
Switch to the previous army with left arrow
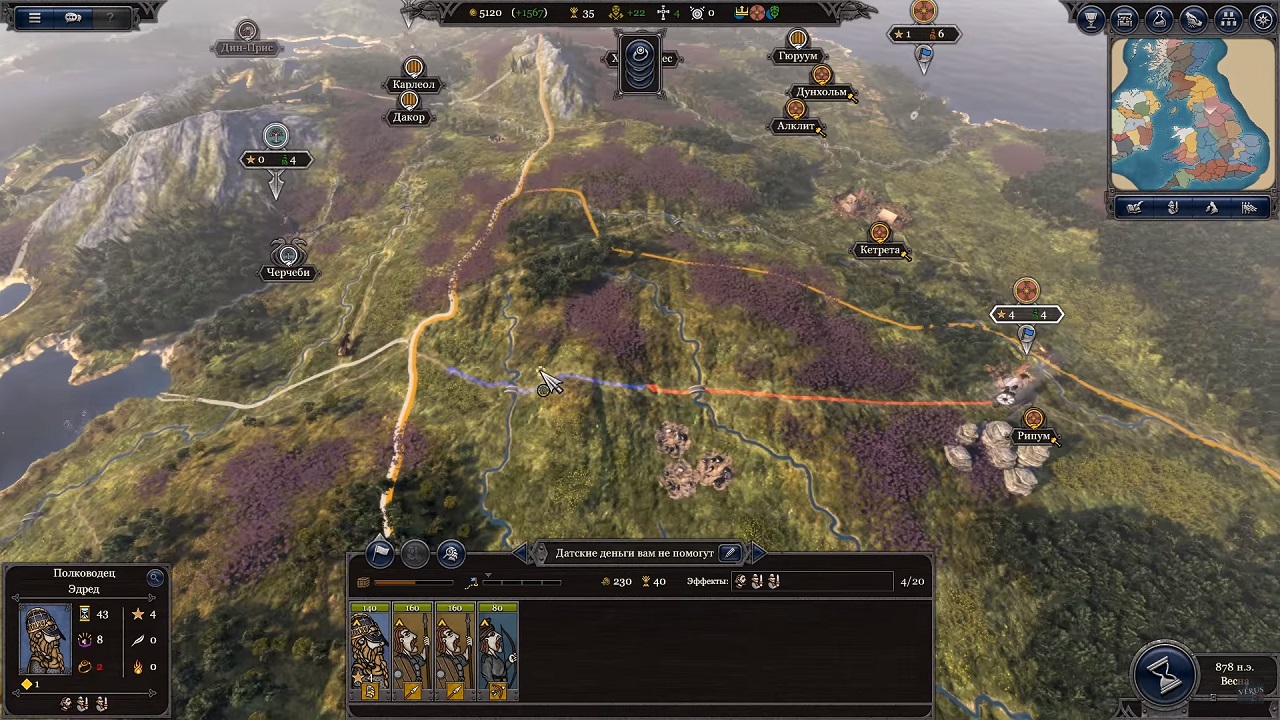tap(519, 552)
